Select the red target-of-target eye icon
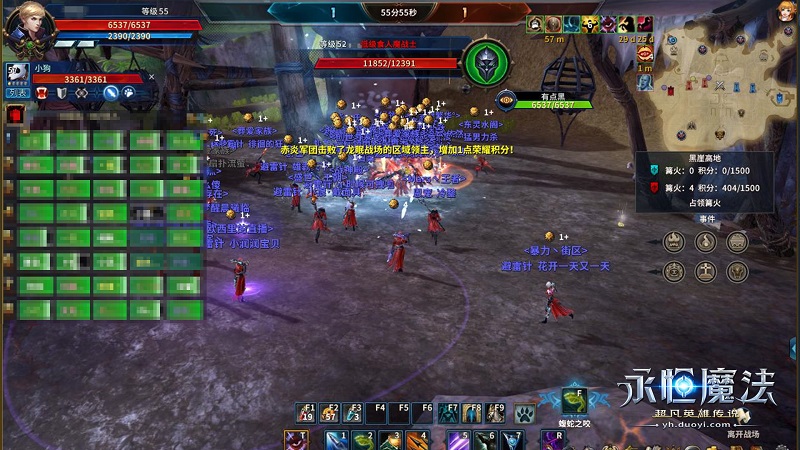Viewport: 800px width, 450px height. pos(507,100)
